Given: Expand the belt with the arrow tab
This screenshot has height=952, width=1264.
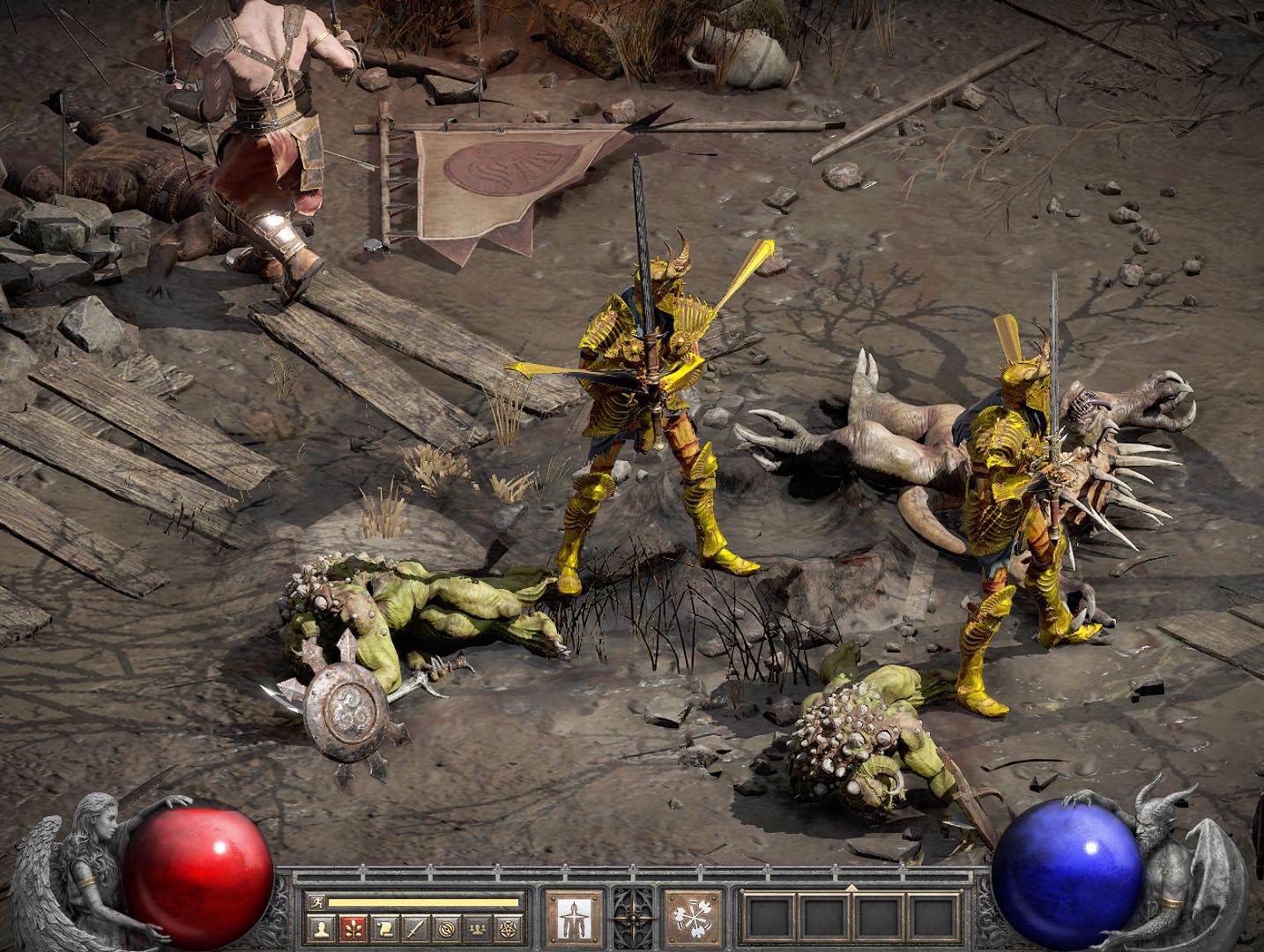Looking at the screenshot, I should (851, 887).
